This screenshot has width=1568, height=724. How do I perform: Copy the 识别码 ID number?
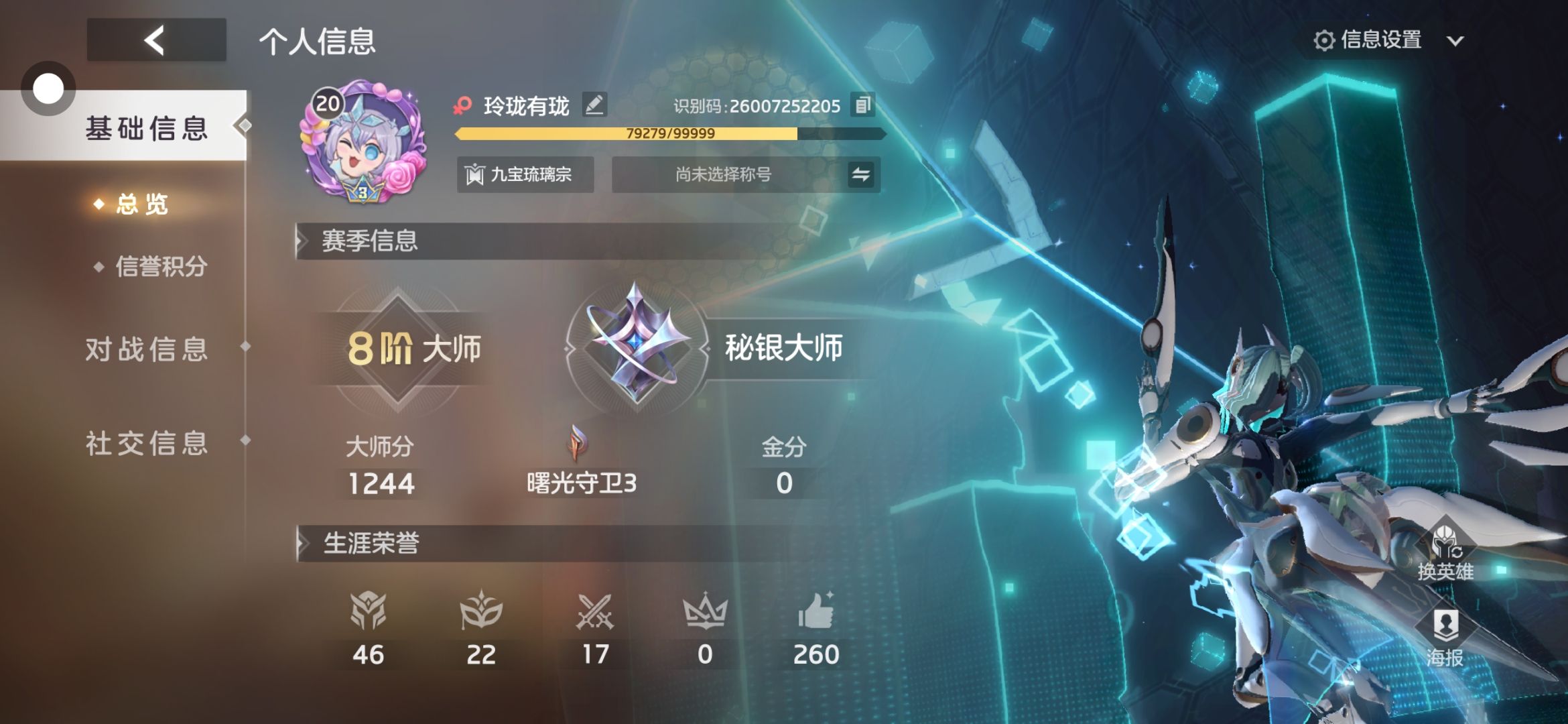(x=862, y=105)
